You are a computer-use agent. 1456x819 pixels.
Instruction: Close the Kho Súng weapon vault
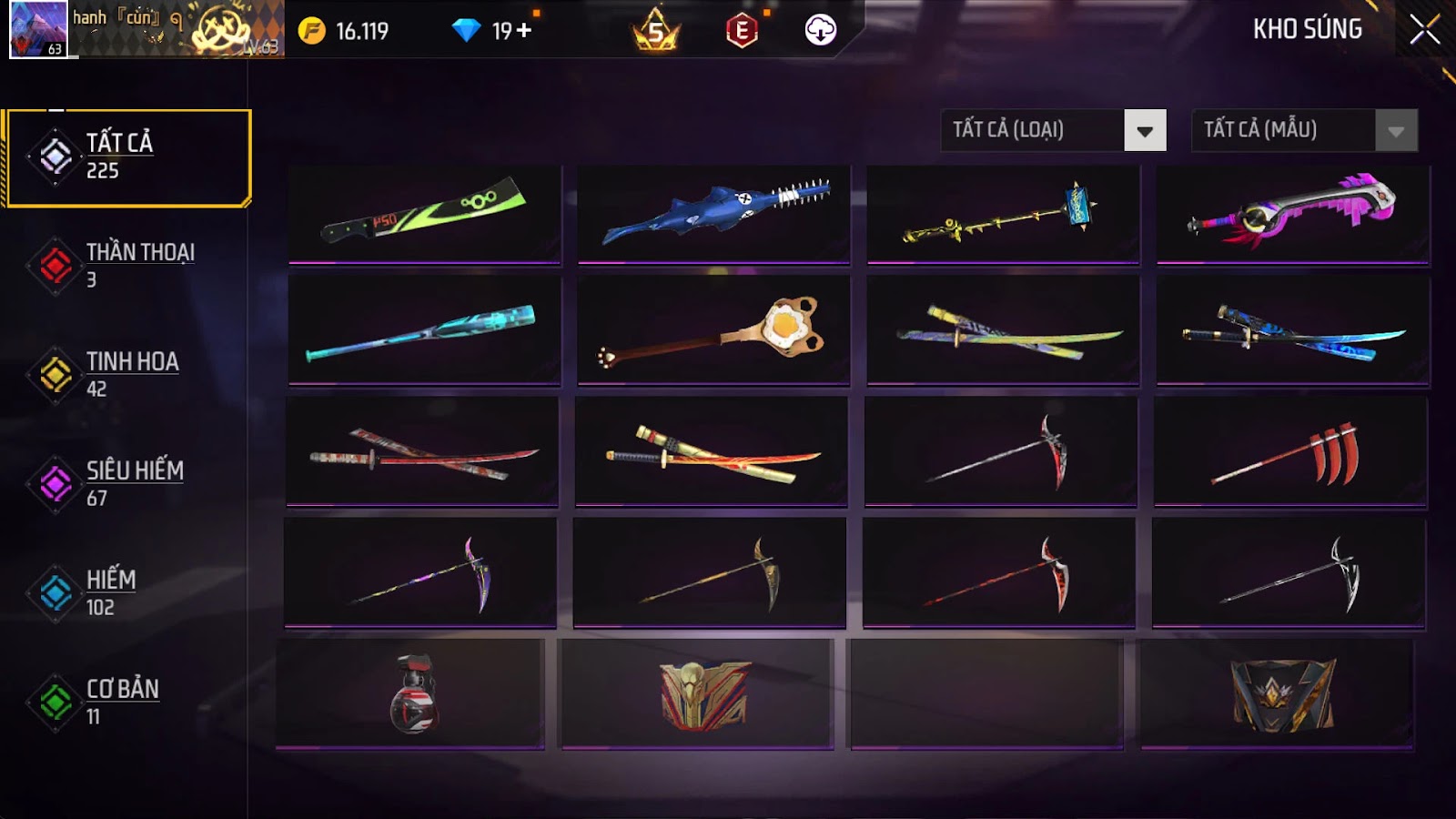[x=1424, y=30]
